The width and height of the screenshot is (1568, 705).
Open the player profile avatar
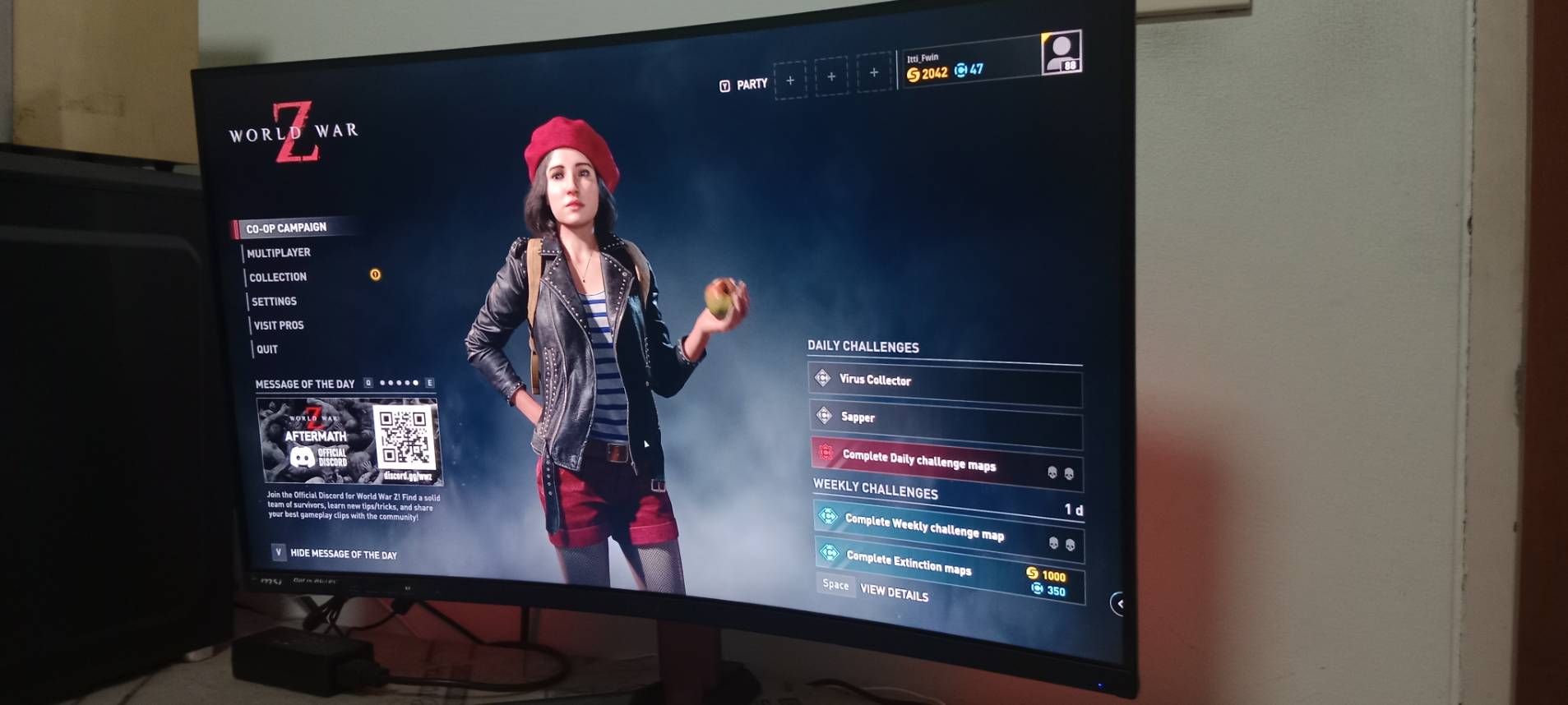[1061, 53]
